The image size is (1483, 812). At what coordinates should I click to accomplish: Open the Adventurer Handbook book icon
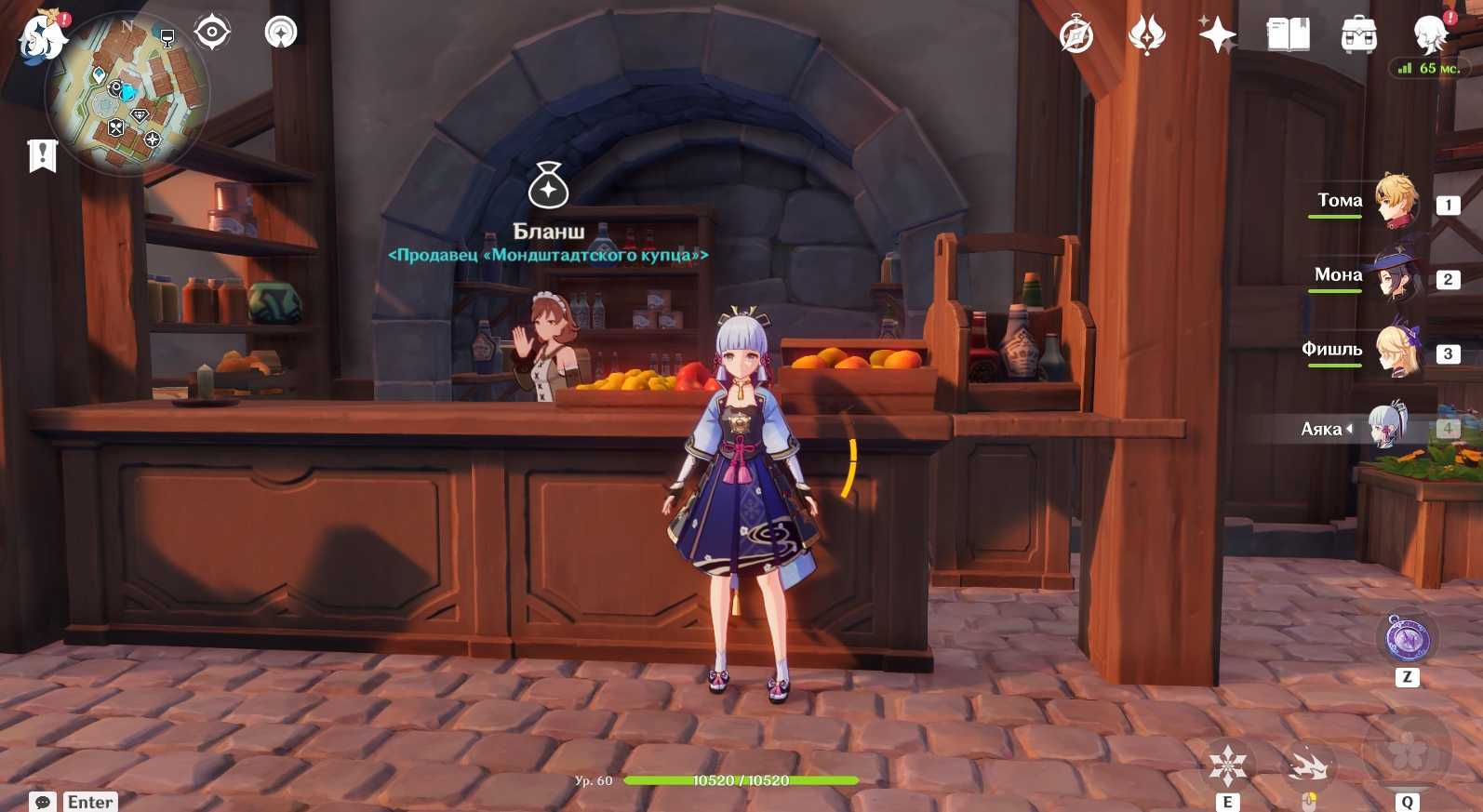coord(1288,35)
